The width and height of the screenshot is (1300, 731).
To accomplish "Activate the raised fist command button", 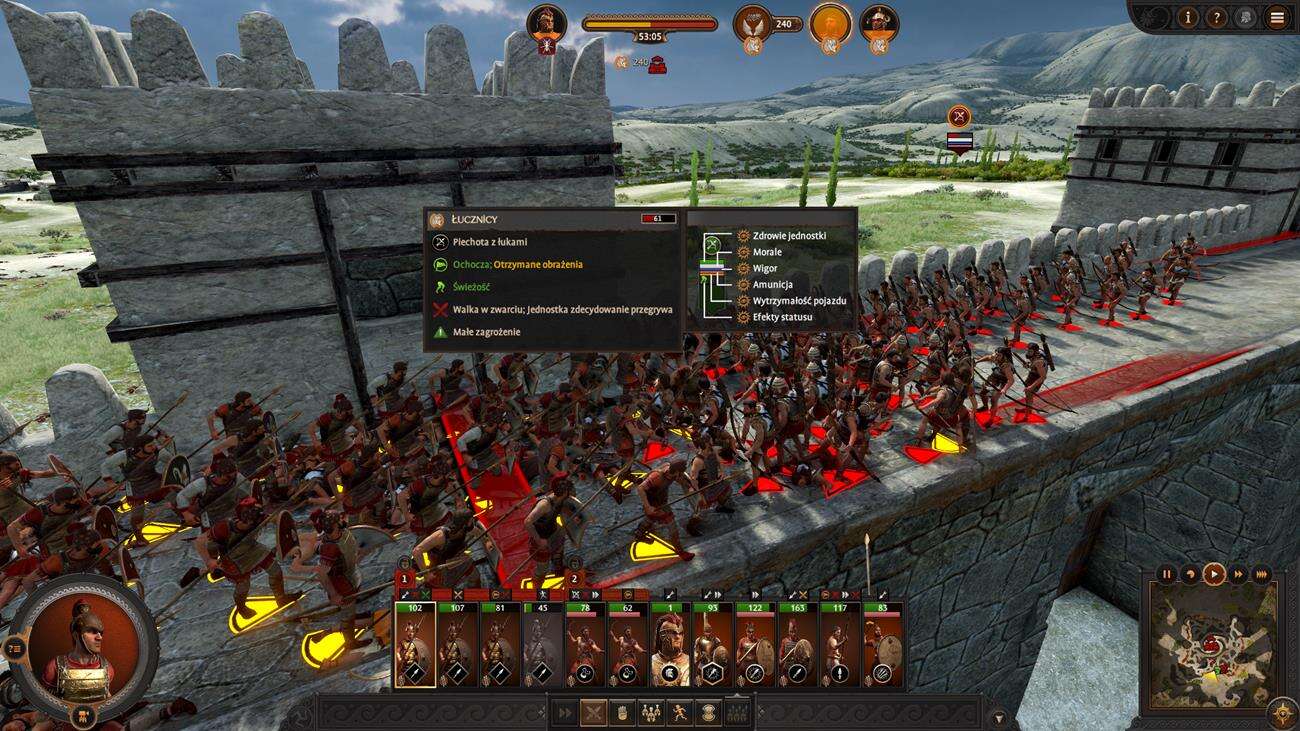I will point(622,713).
